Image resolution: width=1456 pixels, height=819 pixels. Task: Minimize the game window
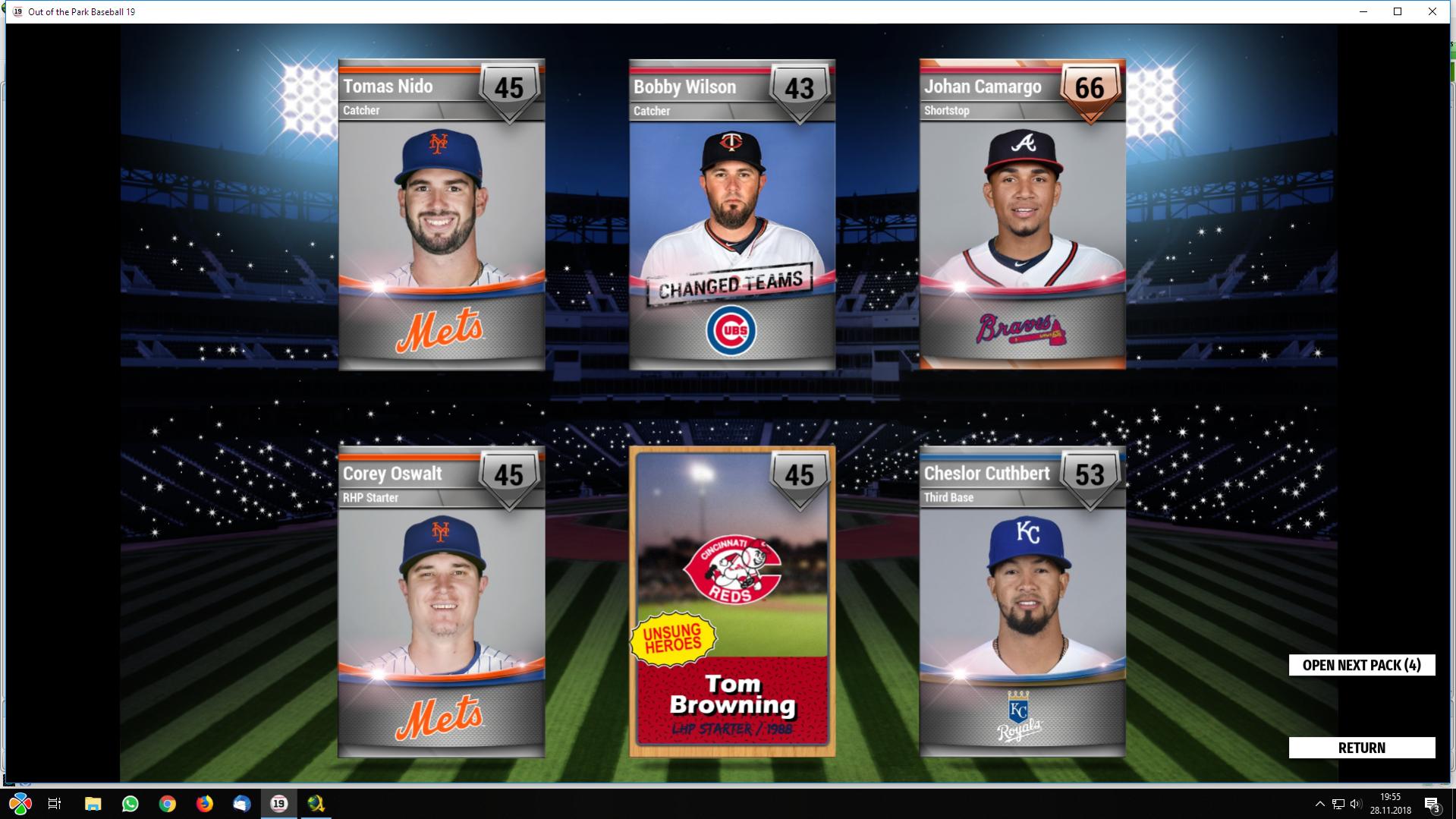(x=1363, y=11)
